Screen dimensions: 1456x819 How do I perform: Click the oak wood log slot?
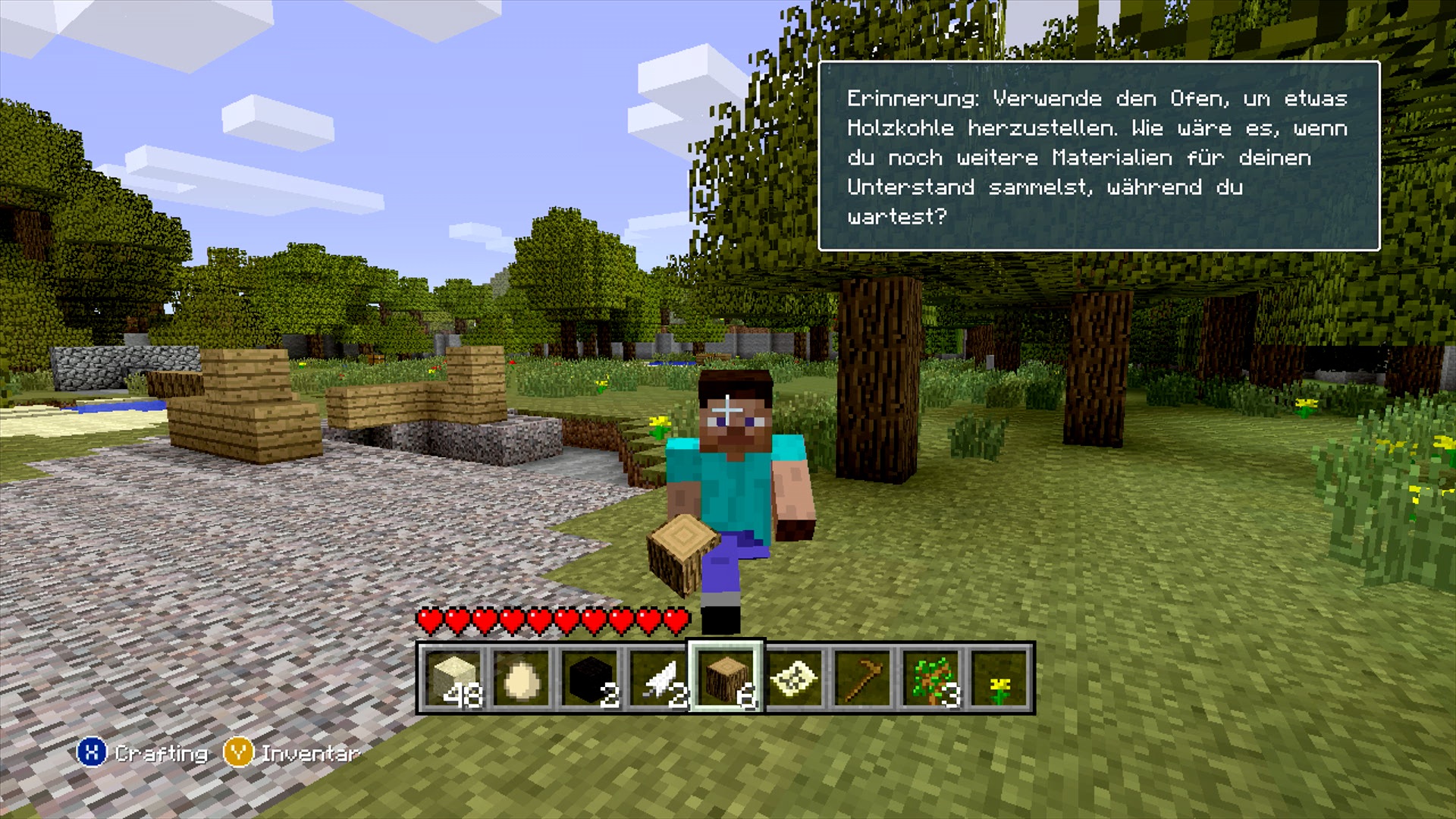click(726, 679)
